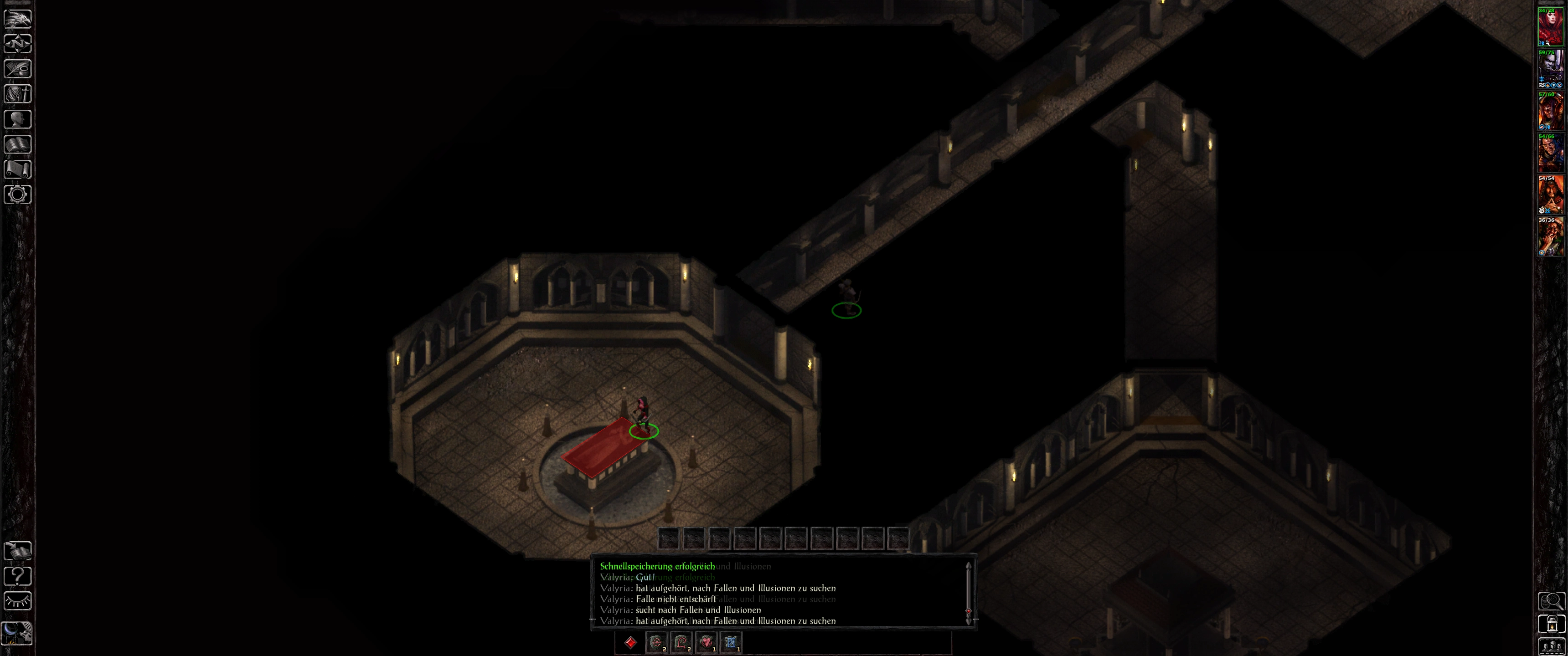Viewport: 1568px width, 656px height.
Task: Open the area map compass button
Action: tap(18, 44)
